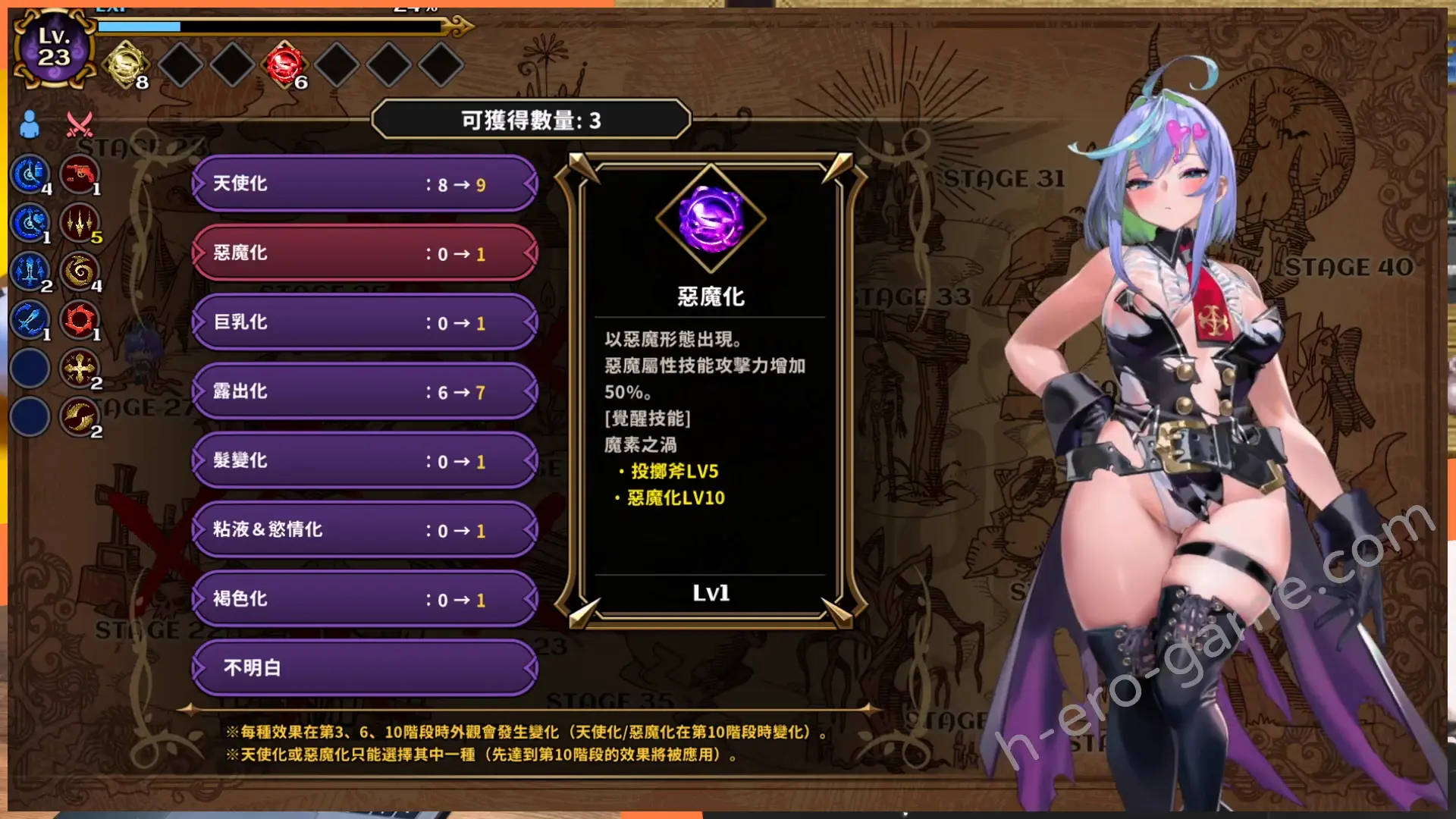Pick the 褐色化 upgrade option

click(x=365, y=599)
